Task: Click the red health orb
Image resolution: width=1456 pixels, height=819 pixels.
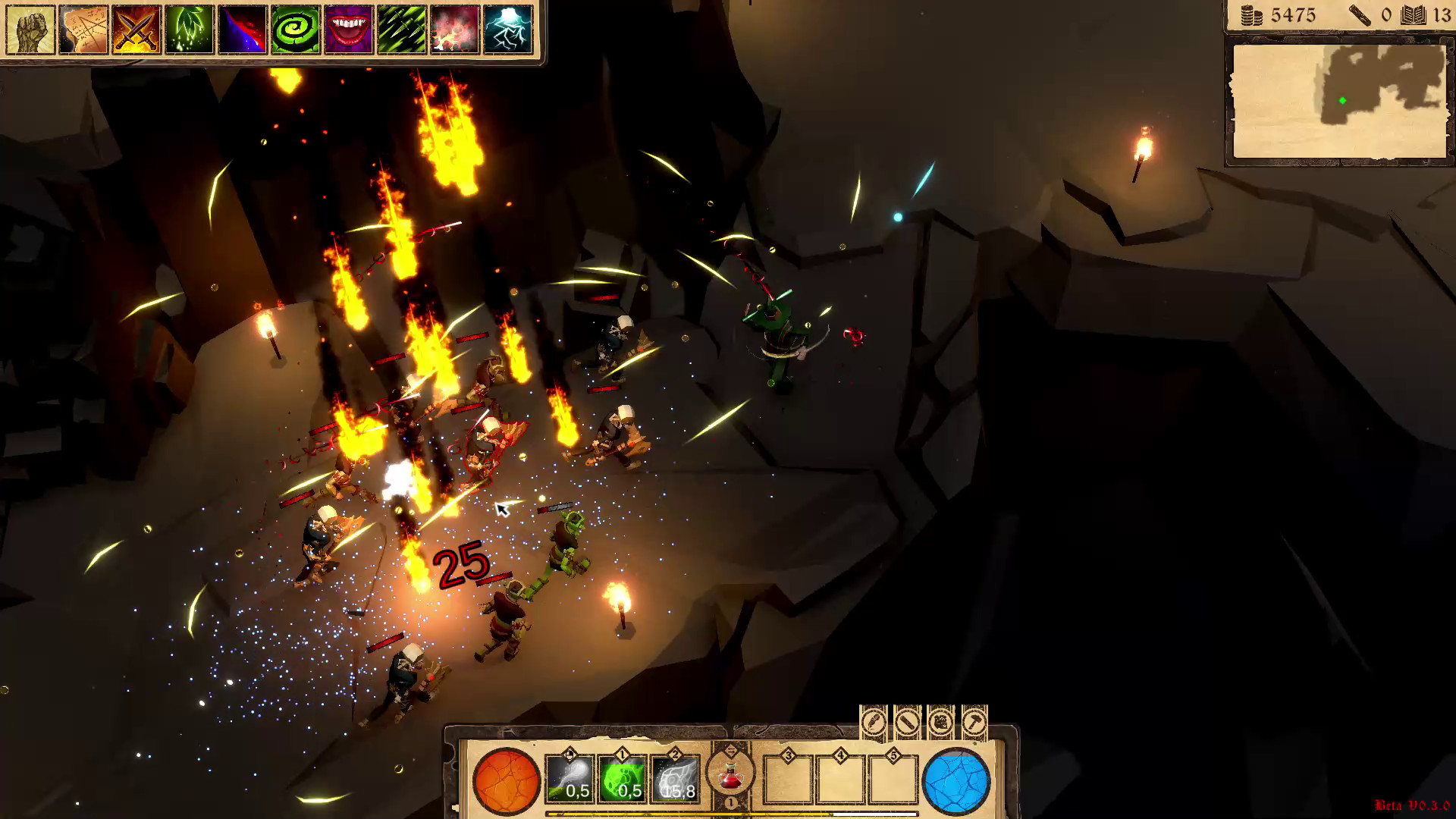Action: click(508, 781)
